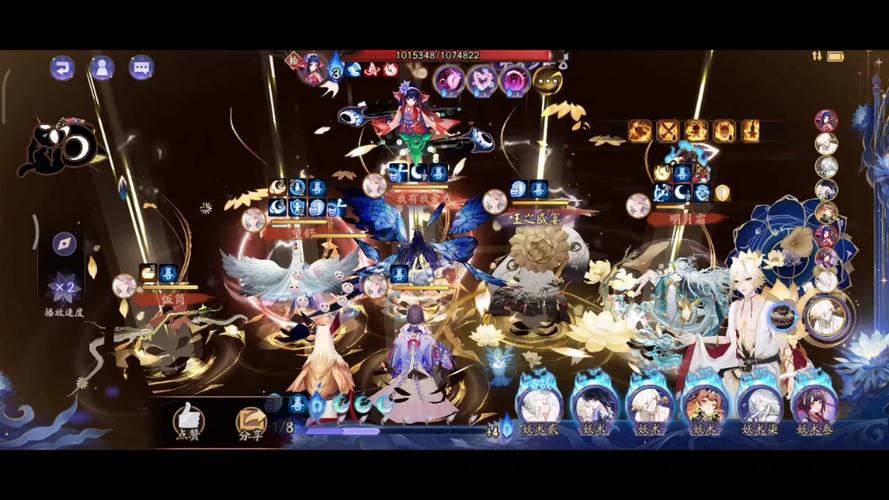Screen dimensions: 889x500
Task: Select the large active-turn portrait
Action: pyautogui.click(x=828, y=316)
